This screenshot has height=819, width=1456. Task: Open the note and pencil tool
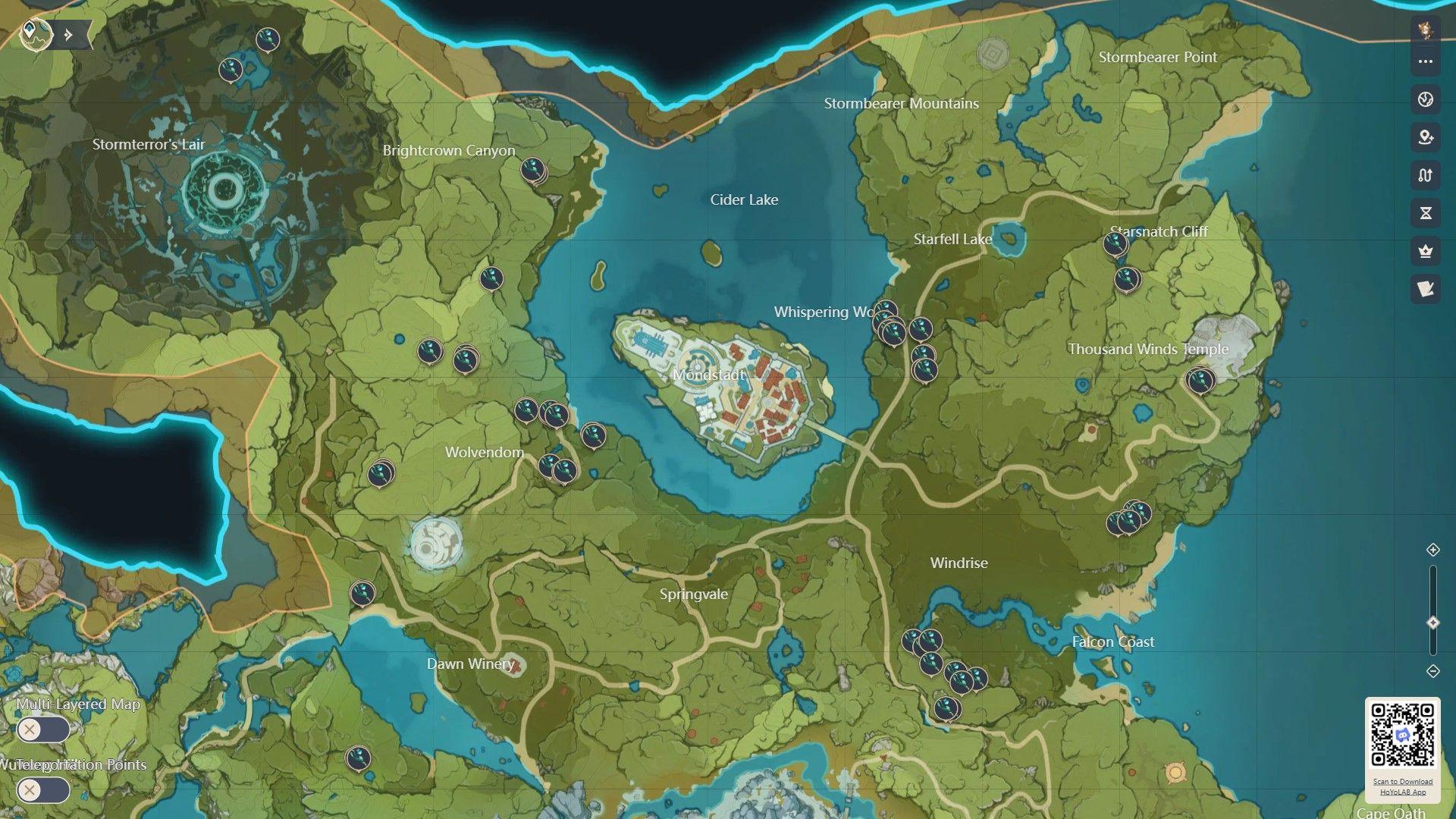point(1425,289)
